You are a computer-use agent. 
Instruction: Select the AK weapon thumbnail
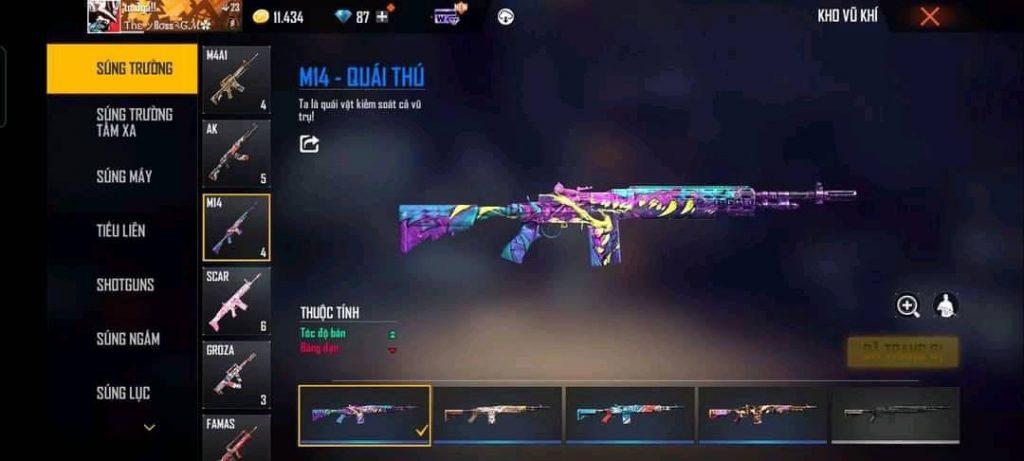click(x=236, y=153)
